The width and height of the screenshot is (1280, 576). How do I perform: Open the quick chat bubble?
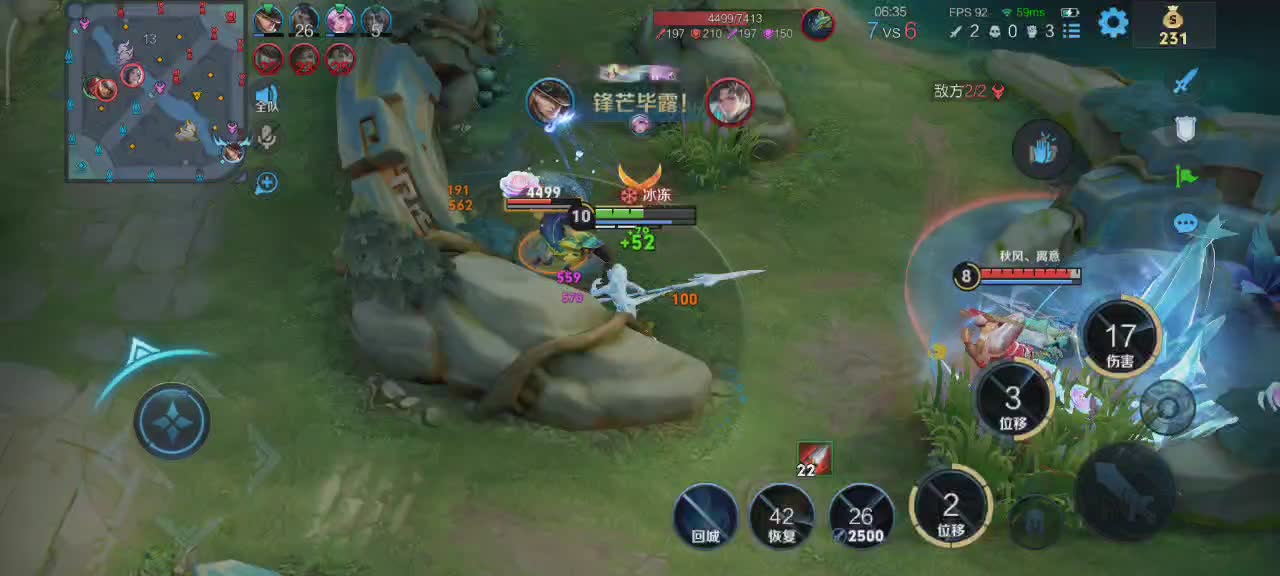[1186, 222]
